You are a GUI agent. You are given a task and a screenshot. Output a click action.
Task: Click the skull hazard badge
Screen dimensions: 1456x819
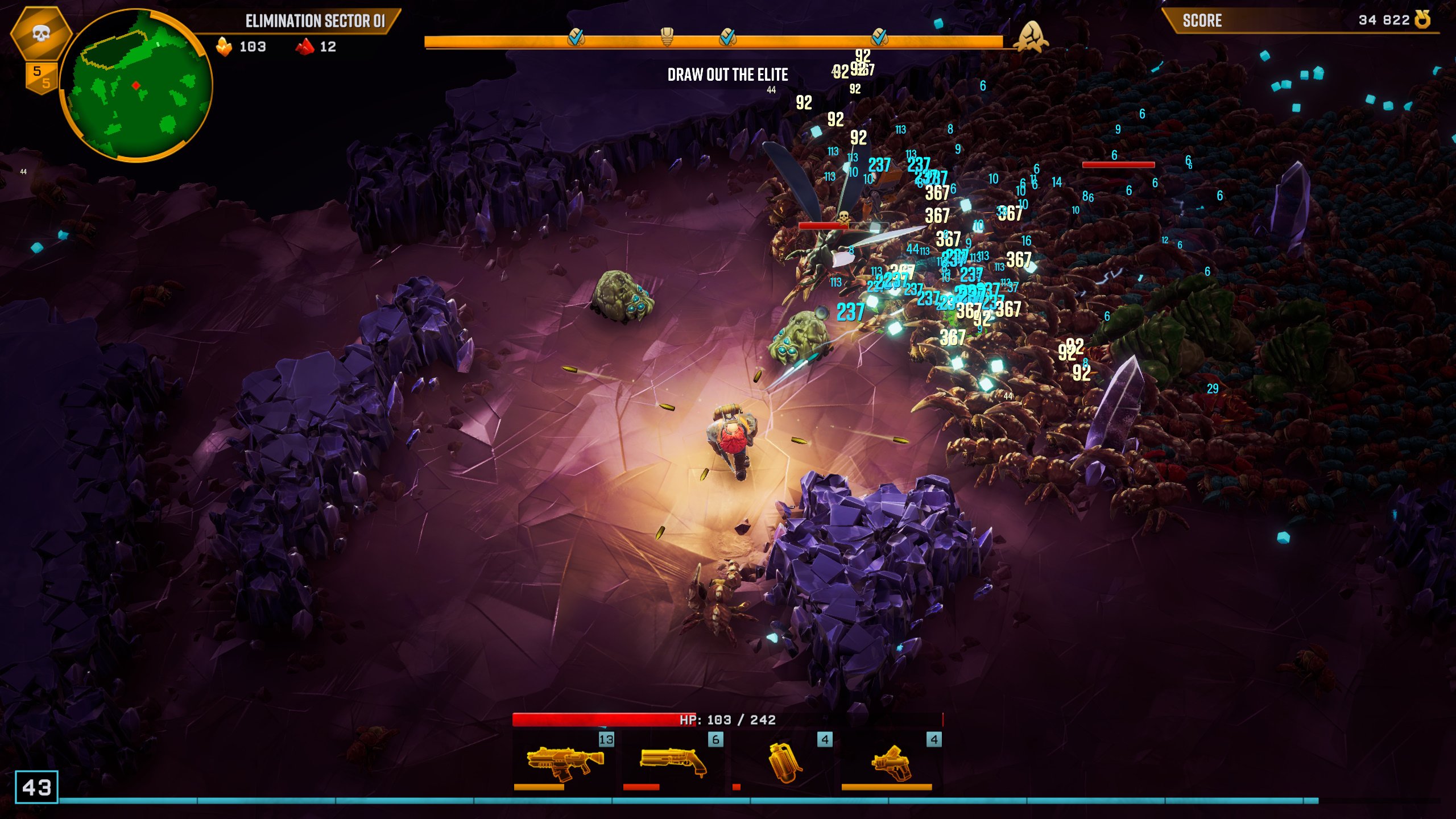point(40,34)
